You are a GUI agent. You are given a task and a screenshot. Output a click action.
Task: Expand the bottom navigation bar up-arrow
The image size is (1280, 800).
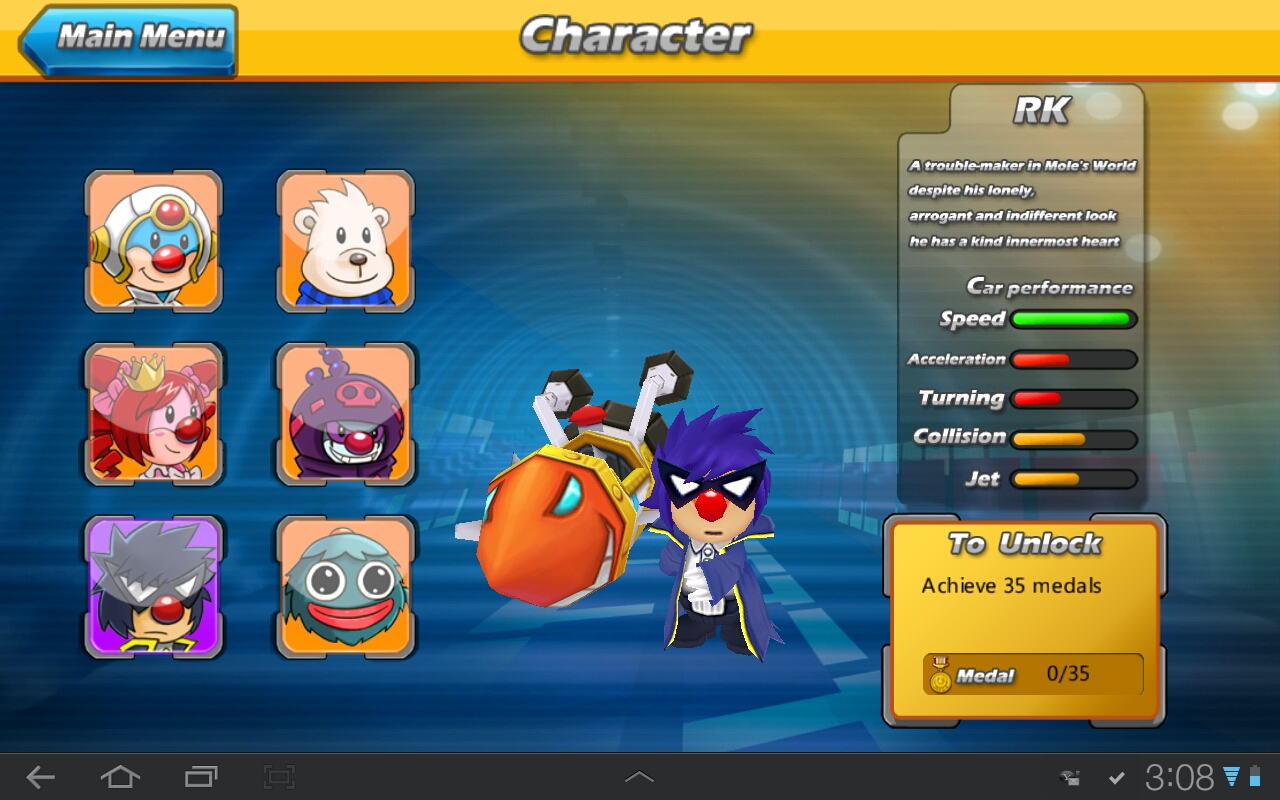639,777
